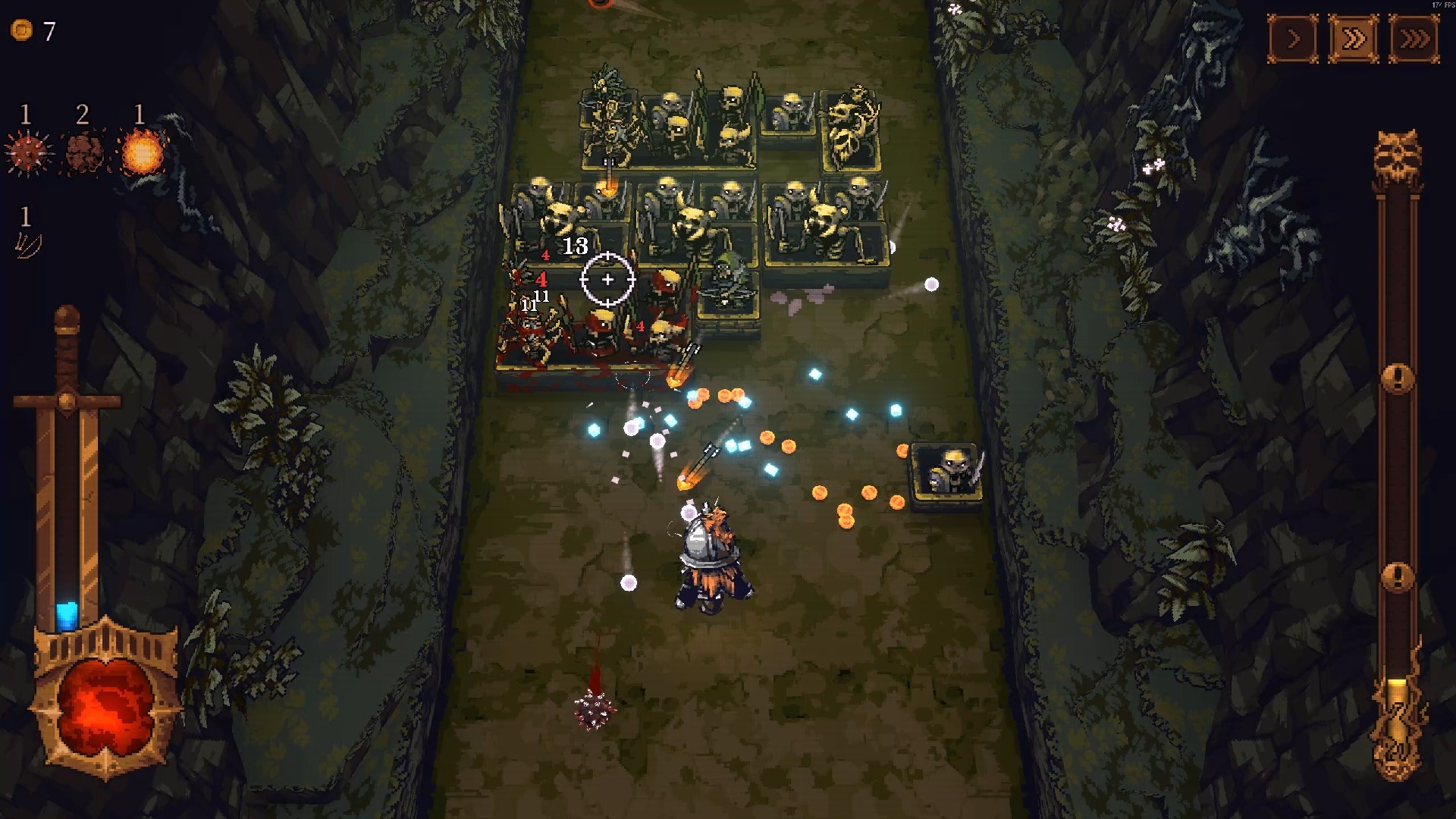The width and height of the screenshot is (1456, 819).
Task: Choose the triple arrow fastest speed
Action: coord(1414,39)
